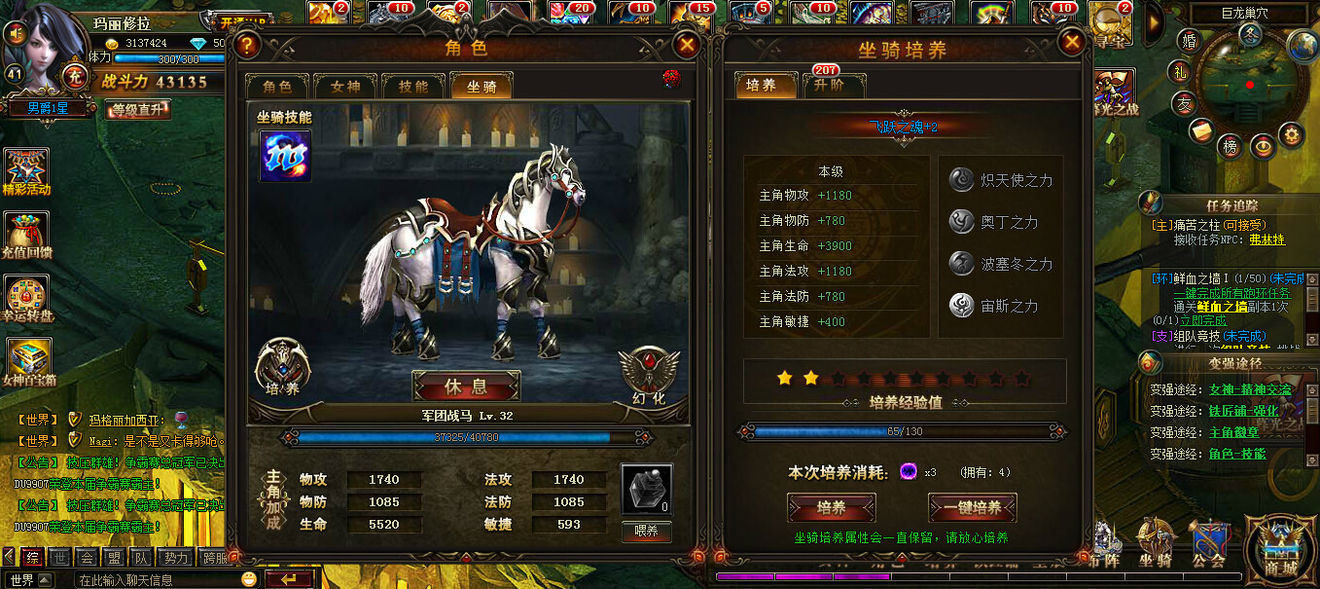1320x589 pixels.
Task: Switch to the 升阶 tab
Action: point(827,86)
